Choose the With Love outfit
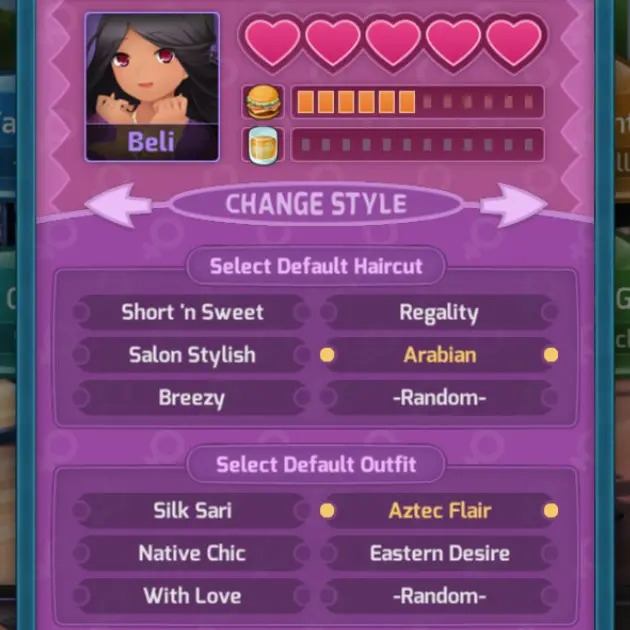The height and width of the screenshot is (630, 630). [x=192, y=596]
